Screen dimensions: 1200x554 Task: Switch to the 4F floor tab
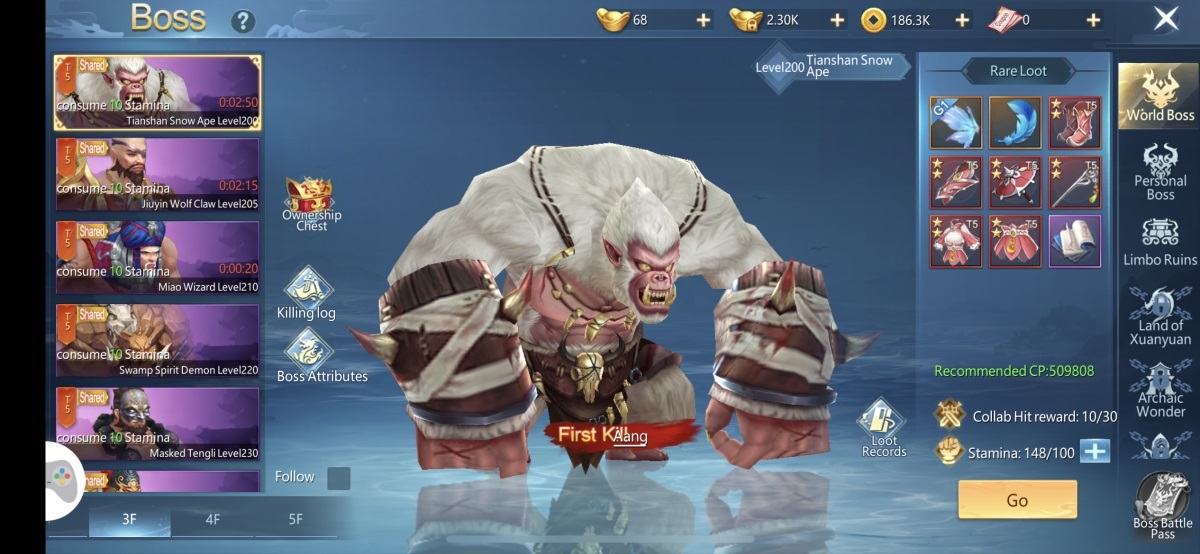212,519
